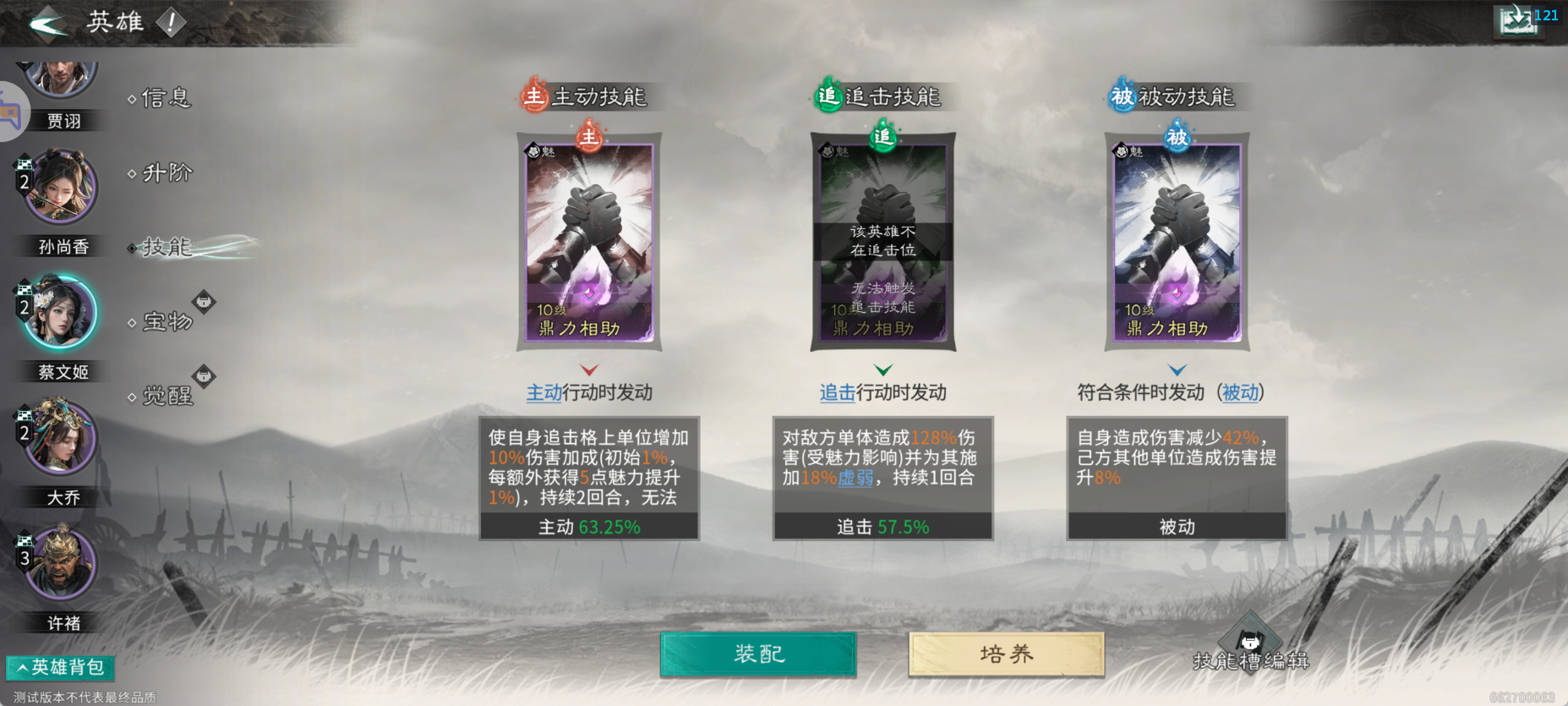This screenshot has height=706, width=1568.
Task: Click the green chevron under the 追击 card
Action: tap(882, 369)
